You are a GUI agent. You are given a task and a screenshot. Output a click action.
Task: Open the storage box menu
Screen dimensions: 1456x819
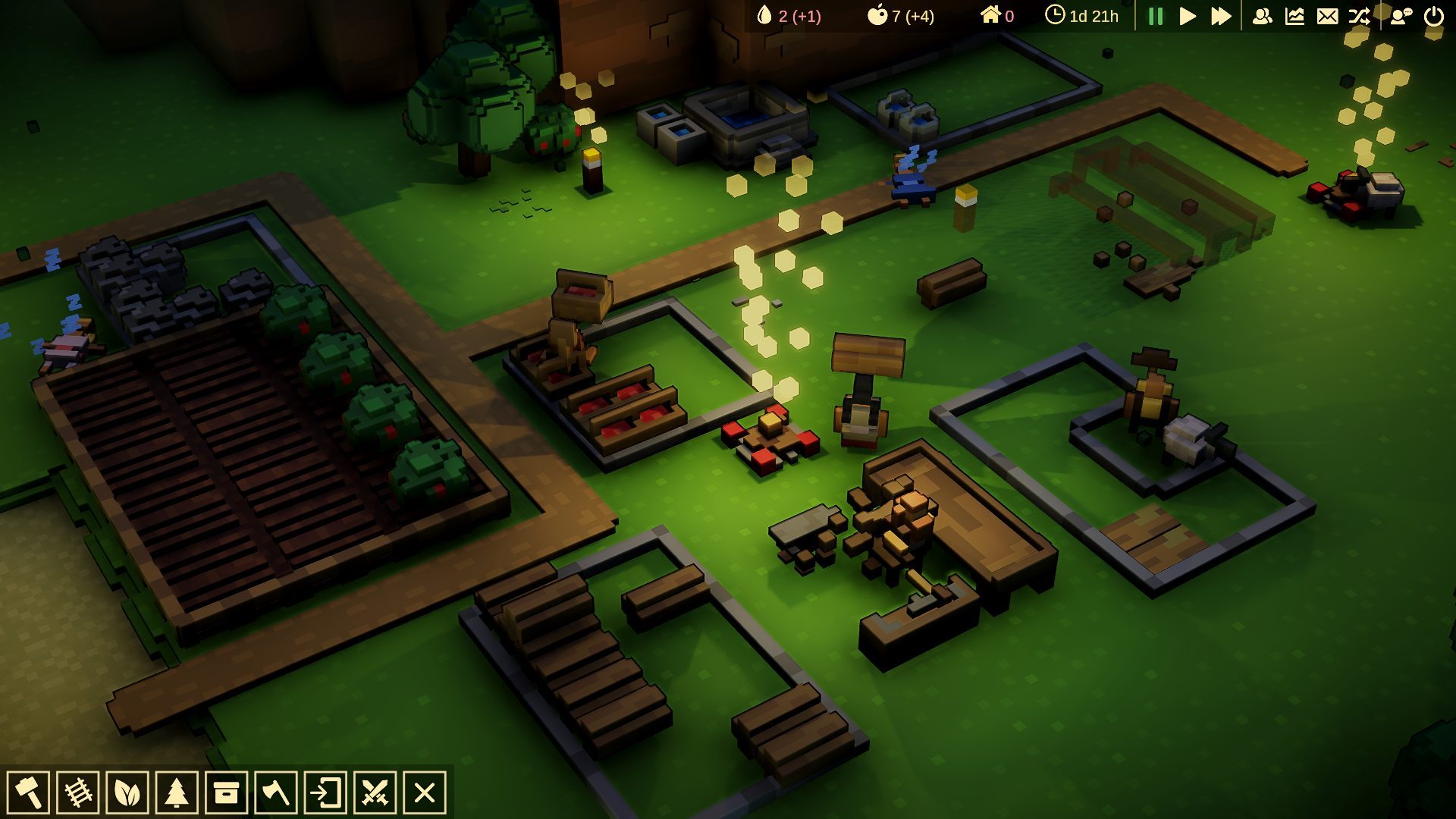tap(226, 793)
